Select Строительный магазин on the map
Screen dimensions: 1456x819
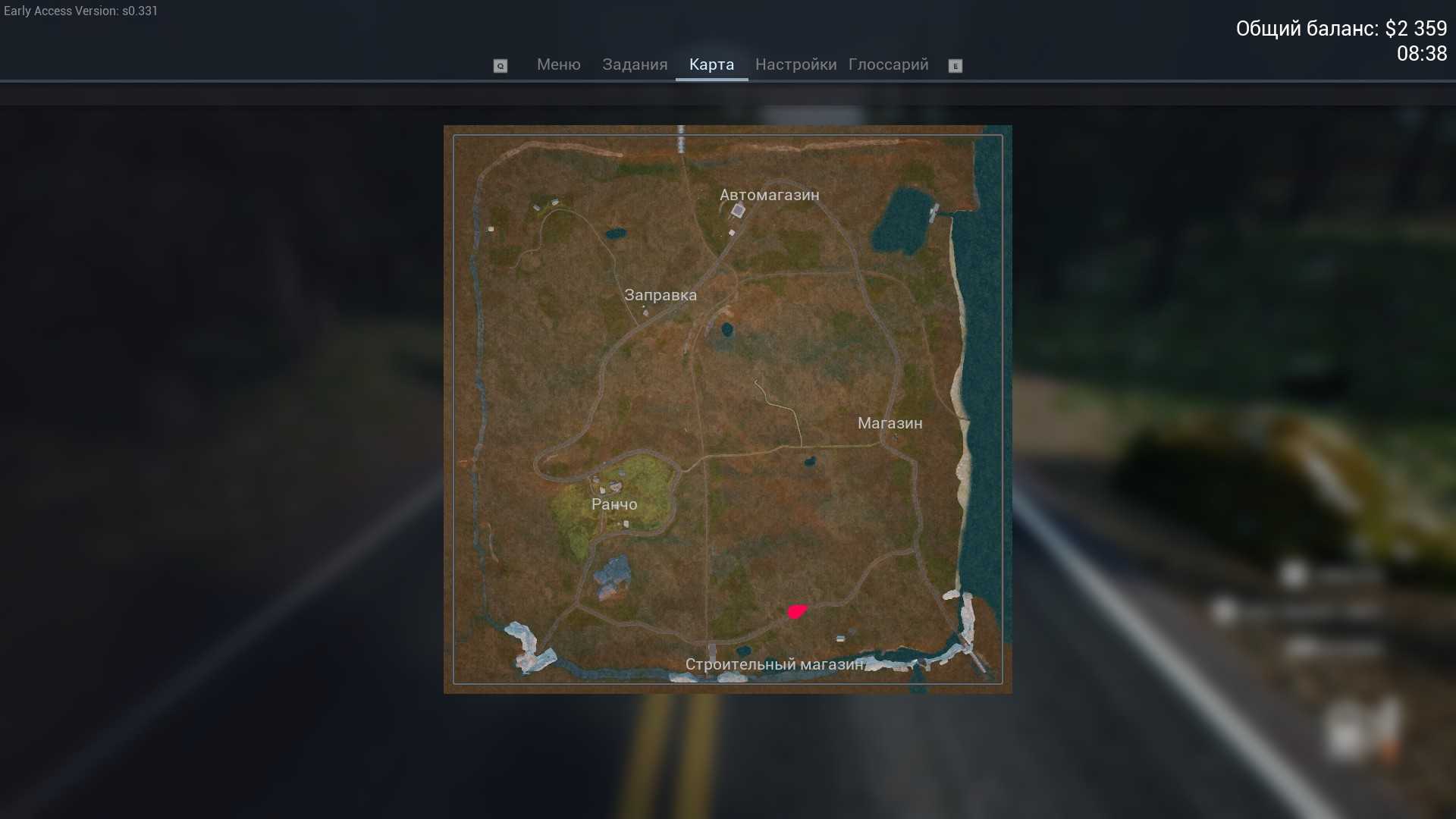(x=774, y=664)
